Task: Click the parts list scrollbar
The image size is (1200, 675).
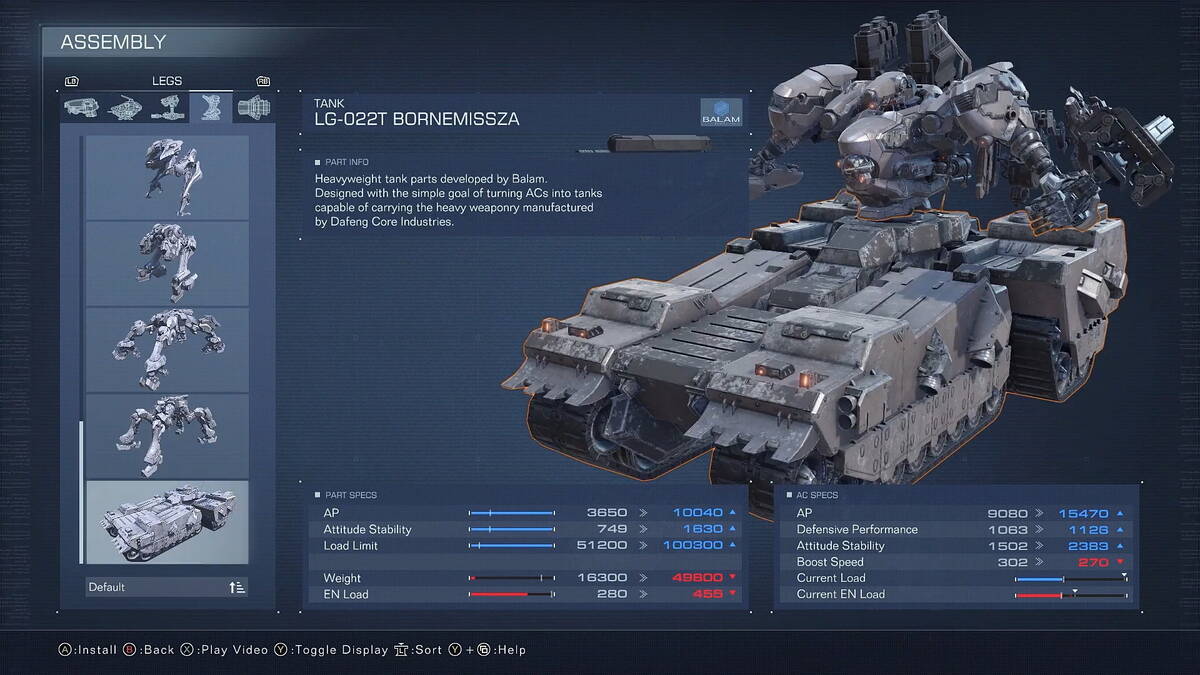Action: pyautogui.click(x=80, y=490)
